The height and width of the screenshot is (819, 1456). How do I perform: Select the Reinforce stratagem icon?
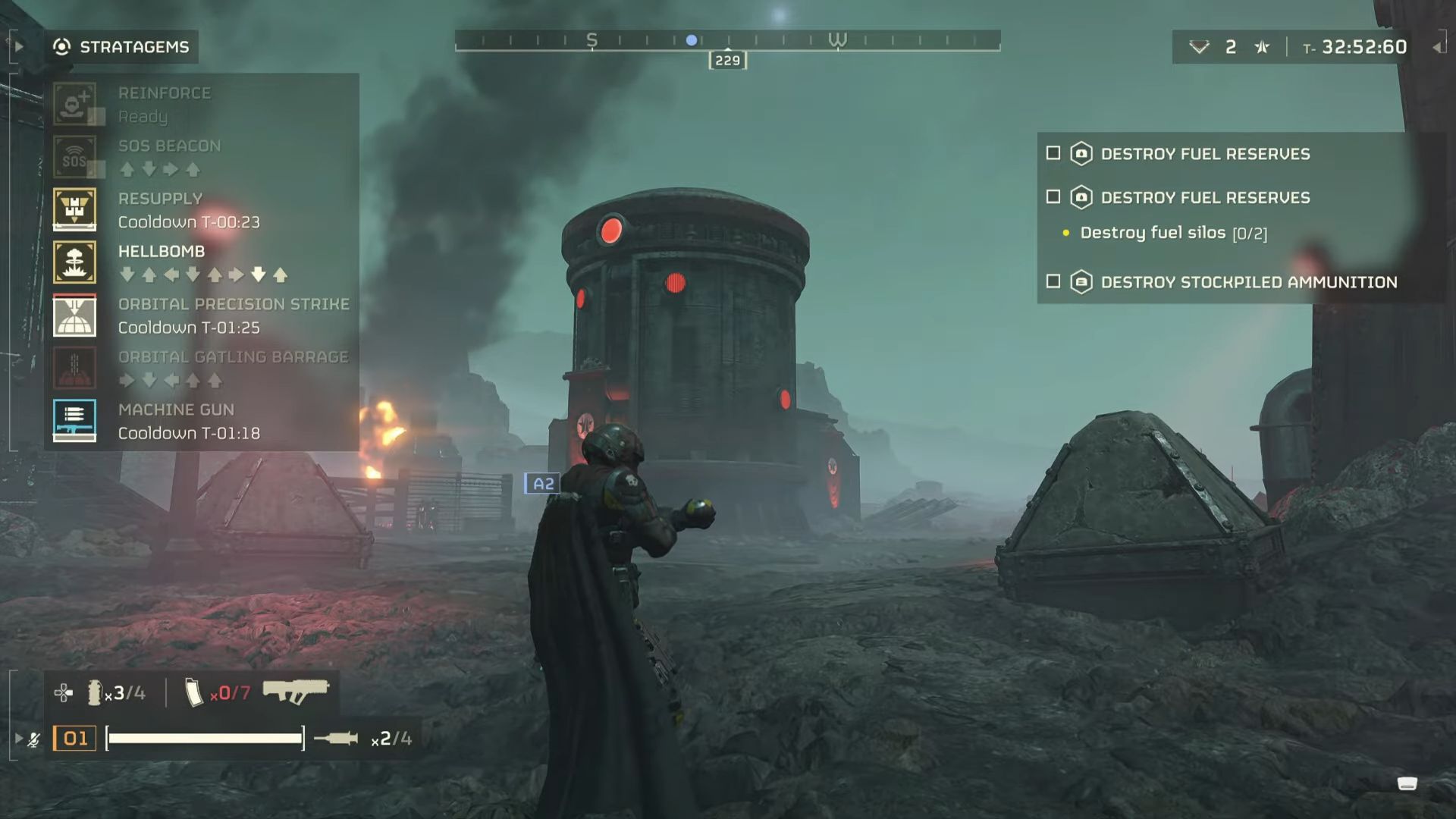pyautogui.click(x=74, y=102)
